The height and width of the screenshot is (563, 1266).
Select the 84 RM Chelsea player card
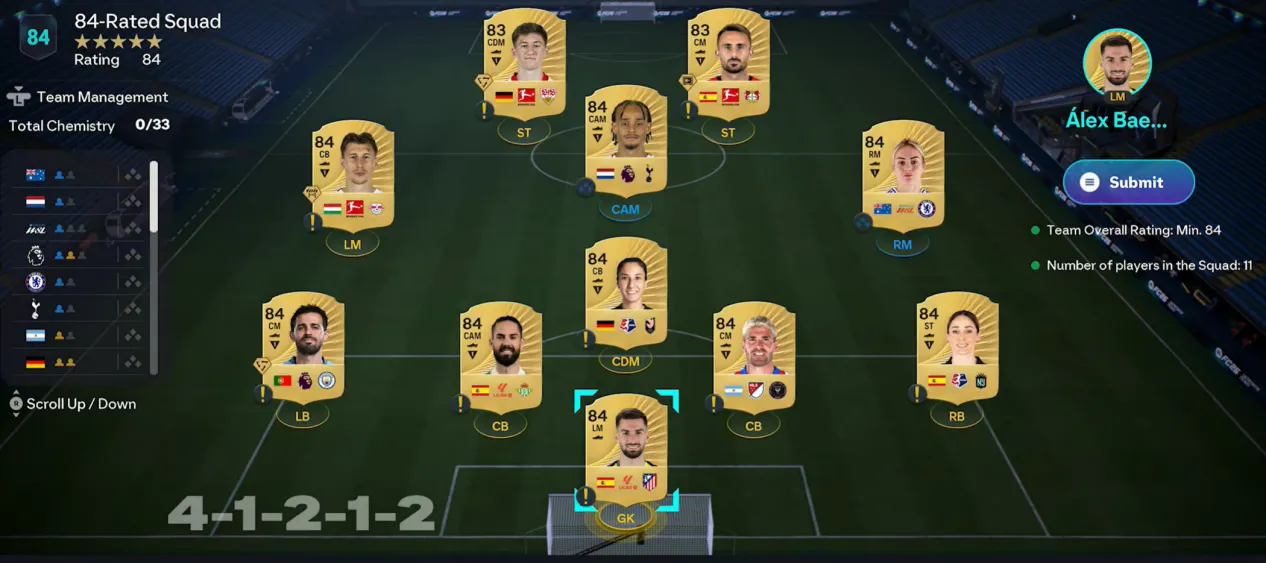903,174
